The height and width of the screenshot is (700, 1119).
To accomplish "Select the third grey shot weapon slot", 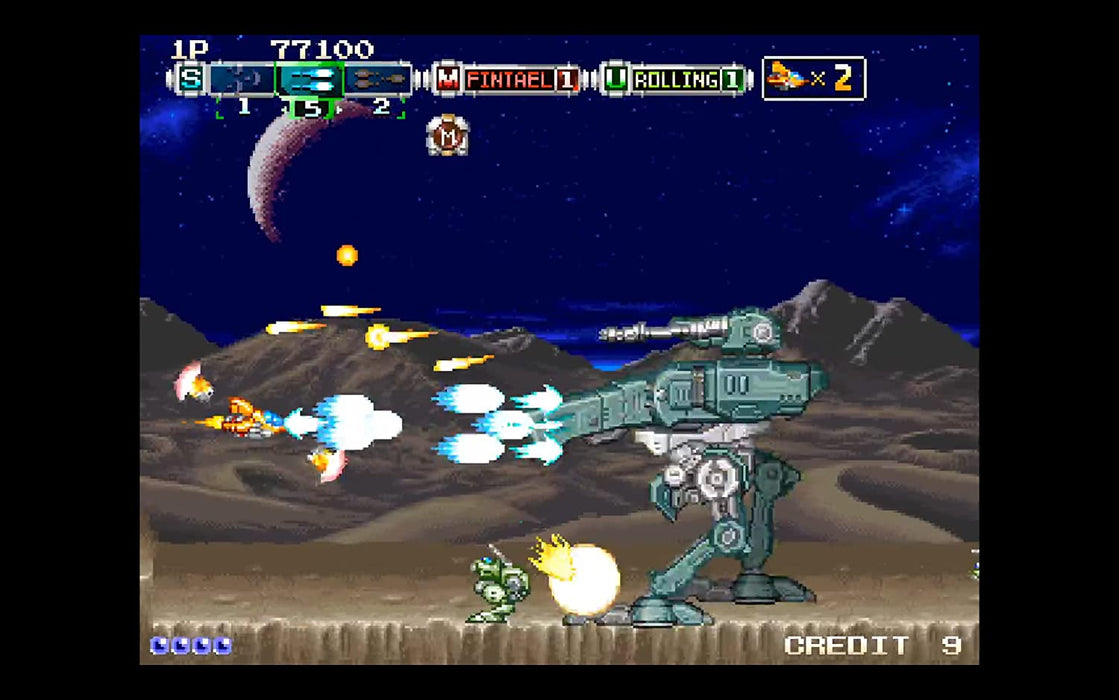I will [x=378, y=79].
